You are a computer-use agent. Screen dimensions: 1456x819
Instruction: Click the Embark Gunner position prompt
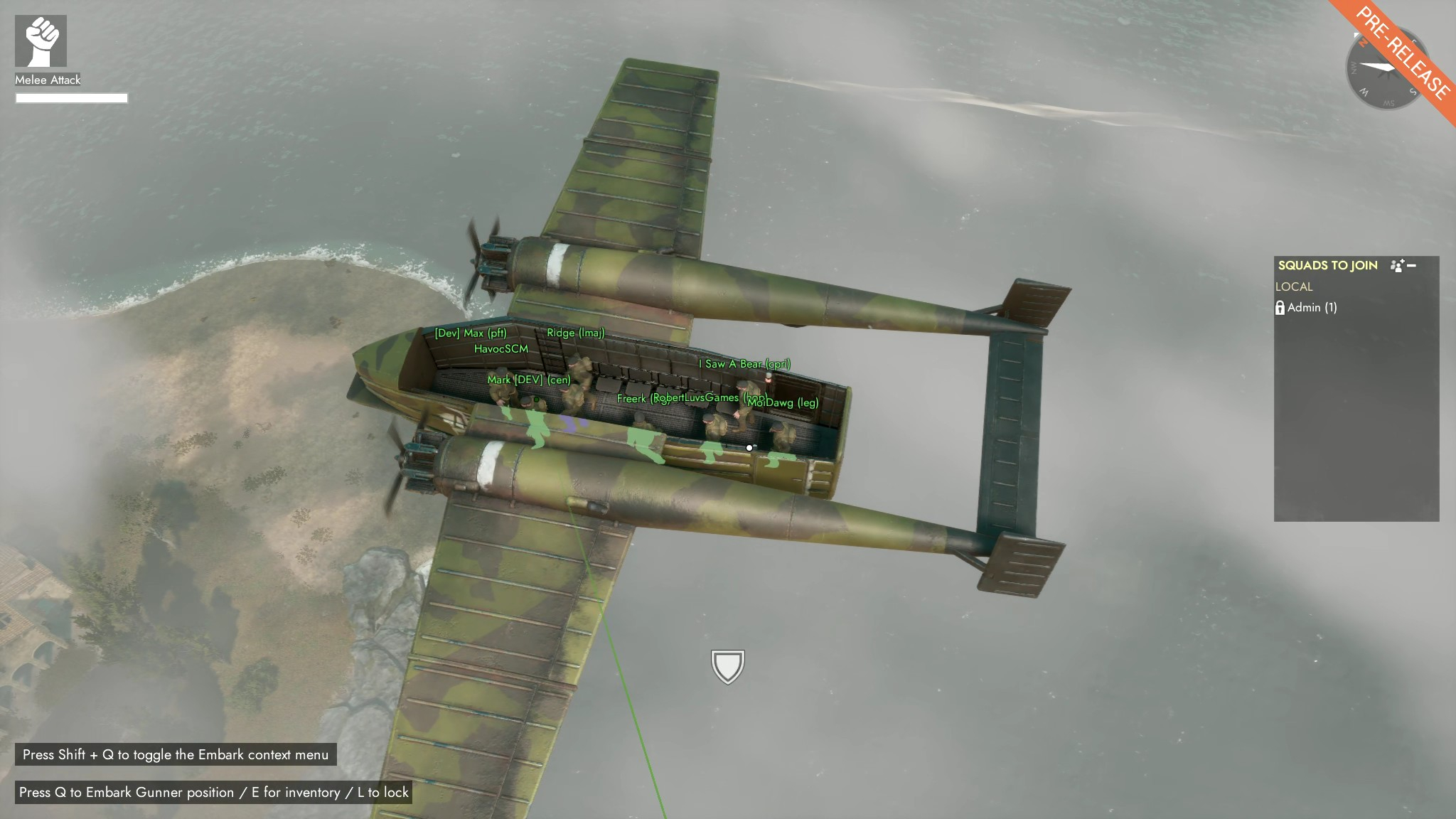(x=213, y=791)
